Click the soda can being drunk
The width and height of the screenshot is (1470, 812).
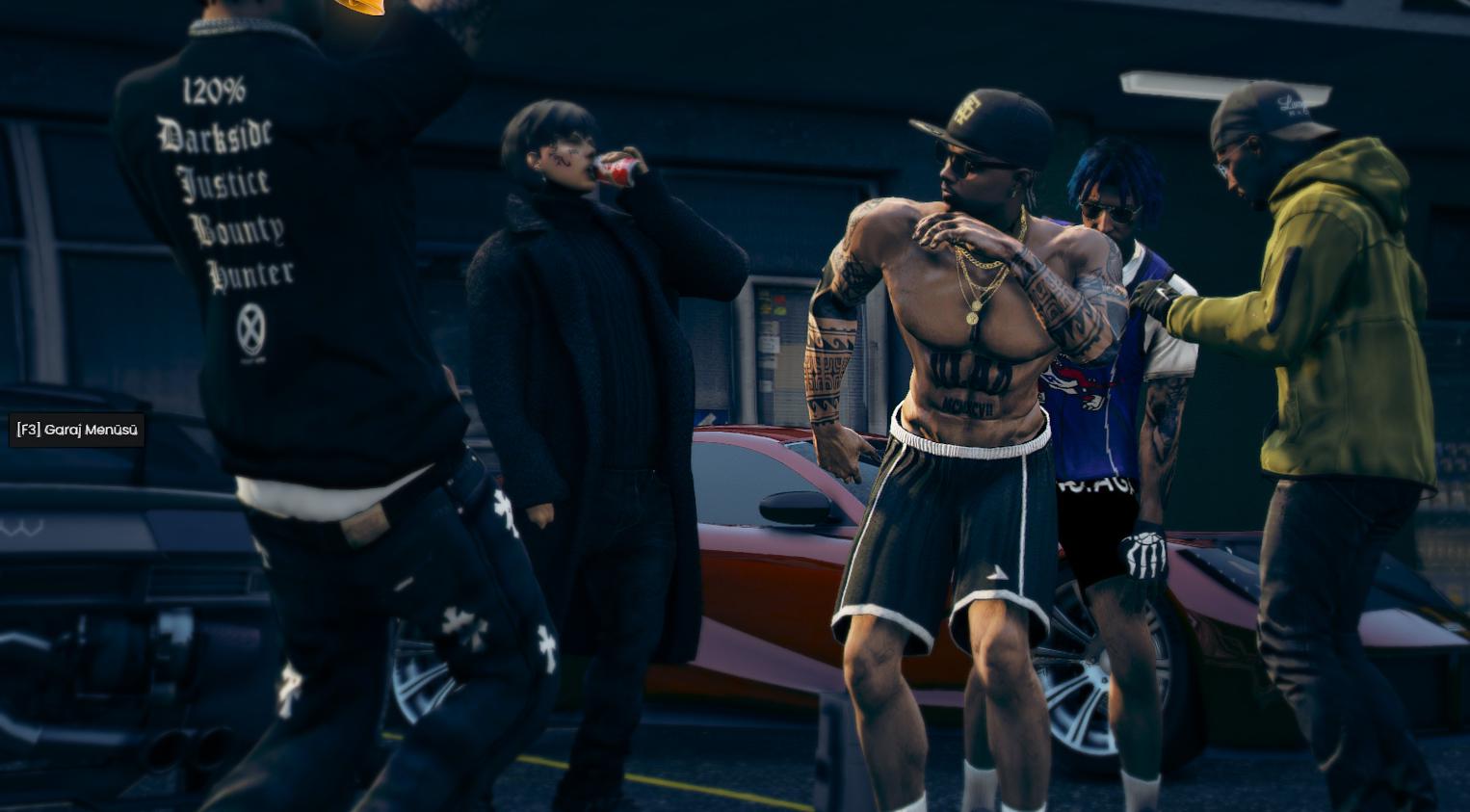click(x=619, y=168)
